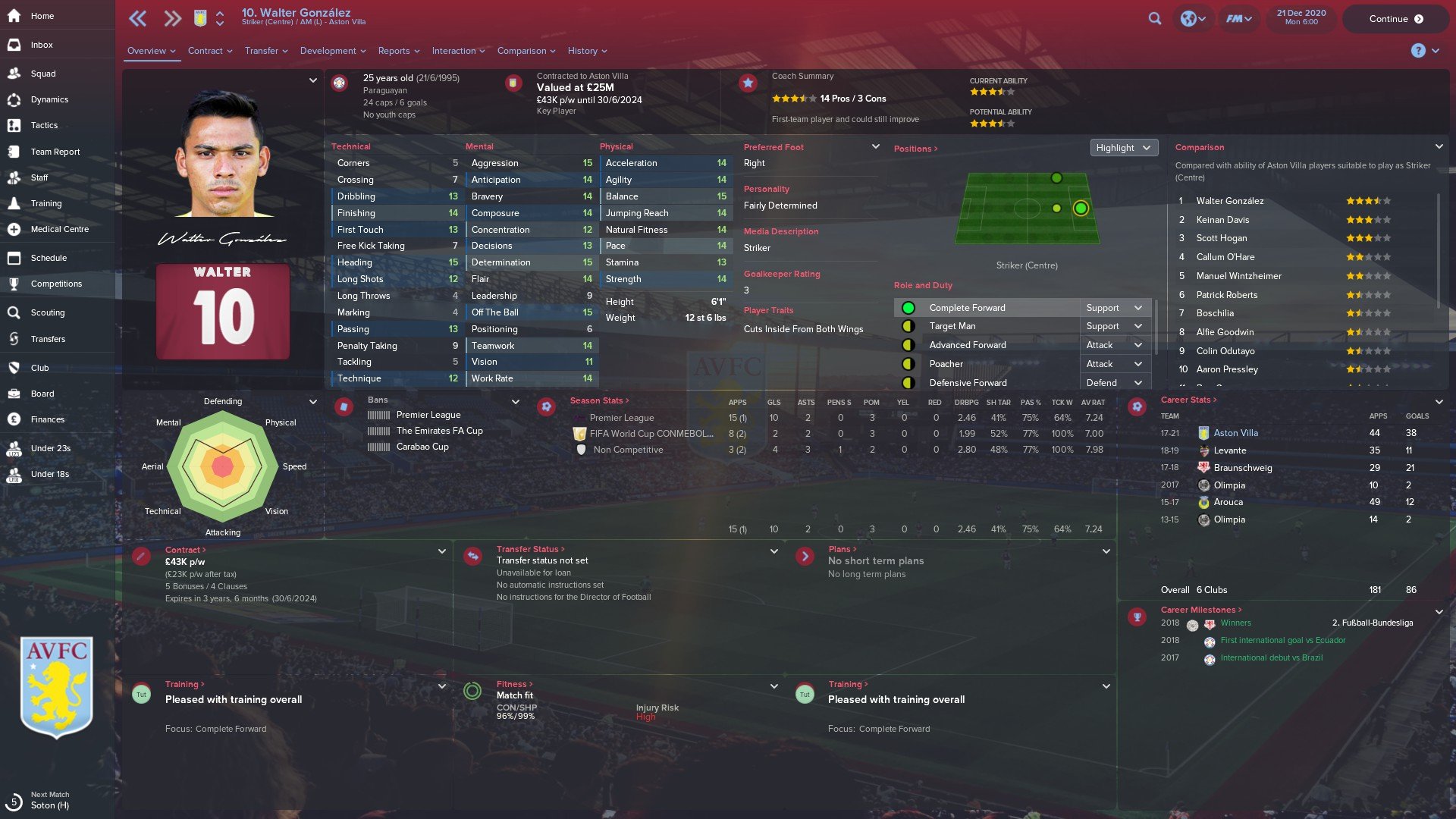This screenshot has width=1456, height=819.
Task: Select Keinan Davis in the comparison list
Action: click(x=1222, y=220)
